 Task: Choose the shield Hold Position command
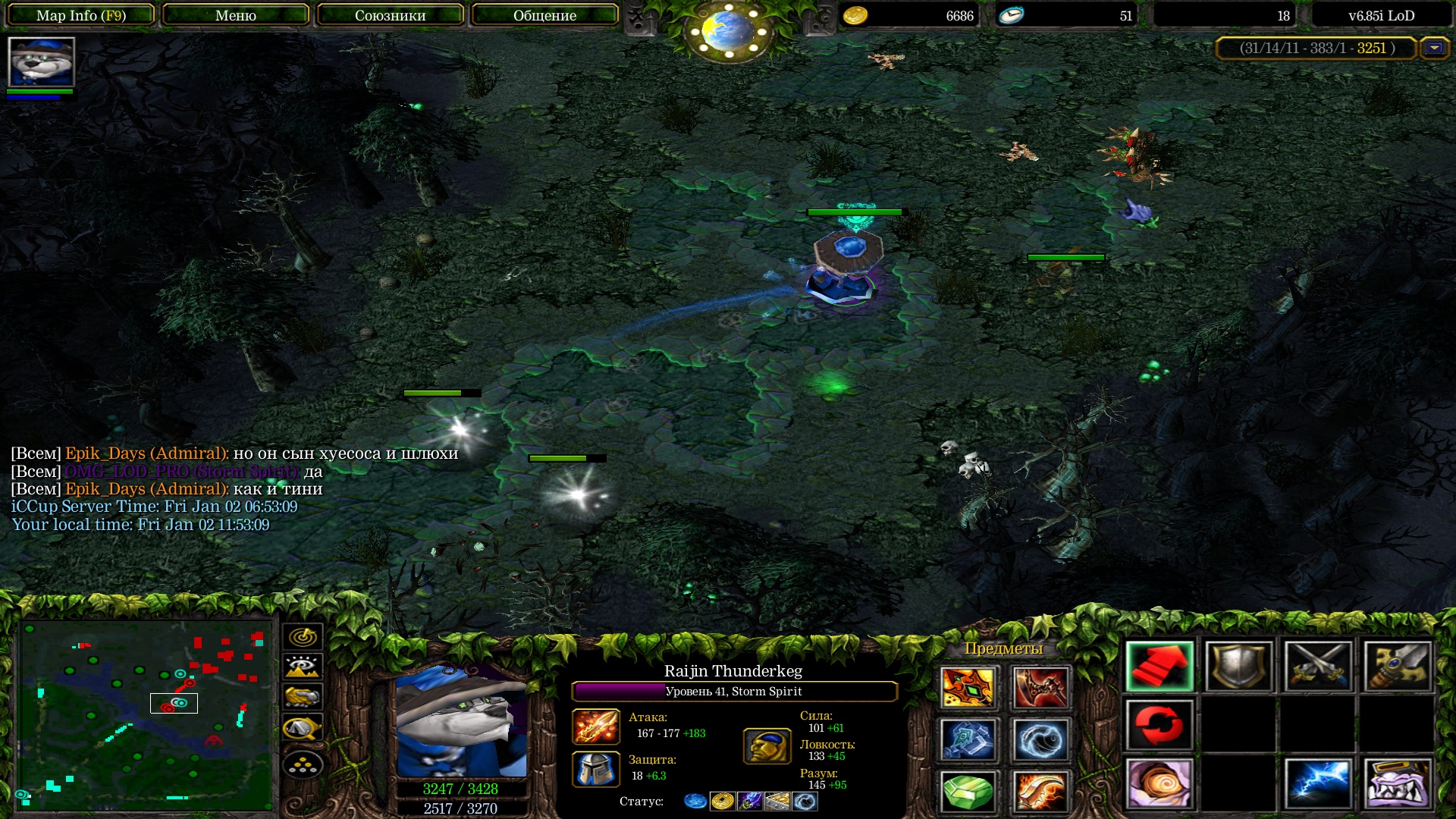pos(1238,667)
